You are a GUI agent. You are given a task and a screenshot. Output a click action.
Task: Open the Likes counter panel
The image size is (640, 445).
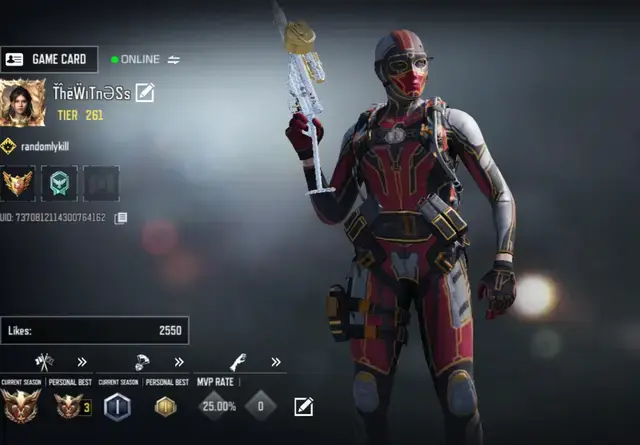tap(95, 330)
